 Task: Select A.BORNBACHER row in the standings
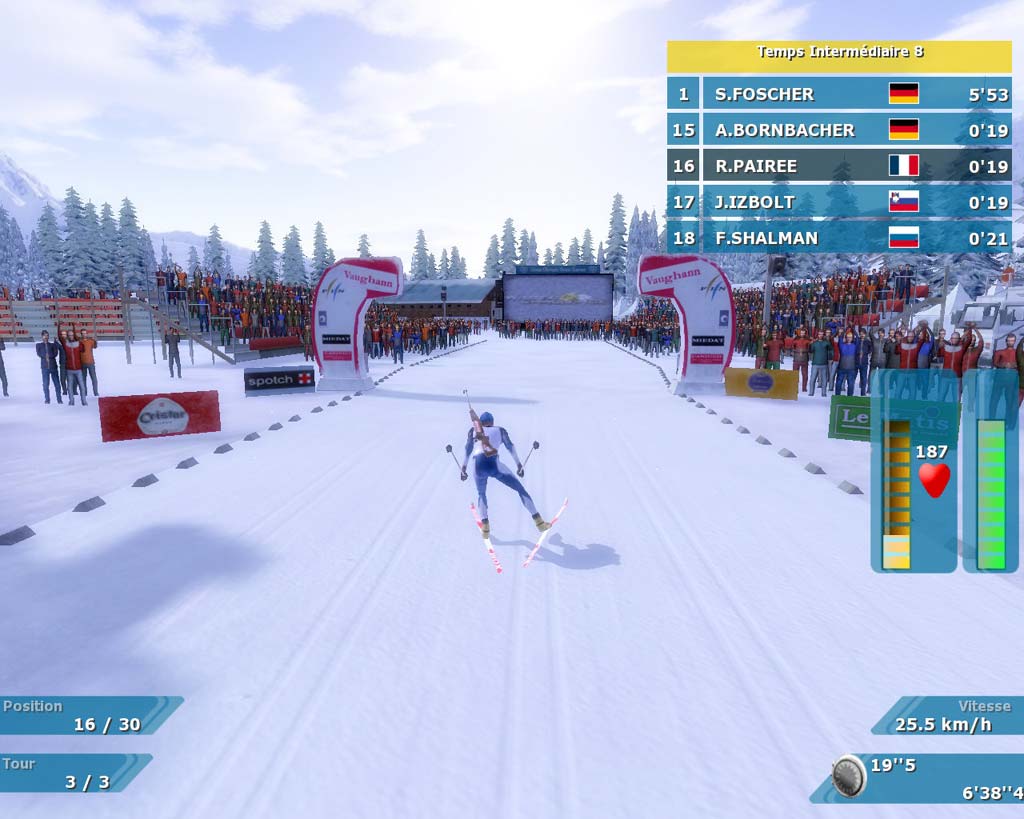pos(840,130)
